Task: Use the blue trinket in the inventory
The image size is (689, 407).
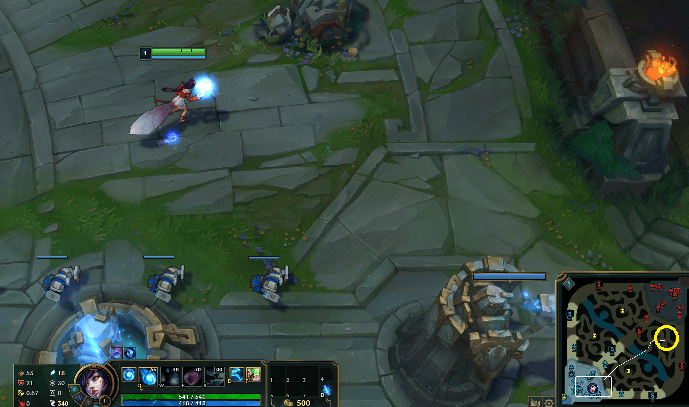Action: tap(329, 388)
